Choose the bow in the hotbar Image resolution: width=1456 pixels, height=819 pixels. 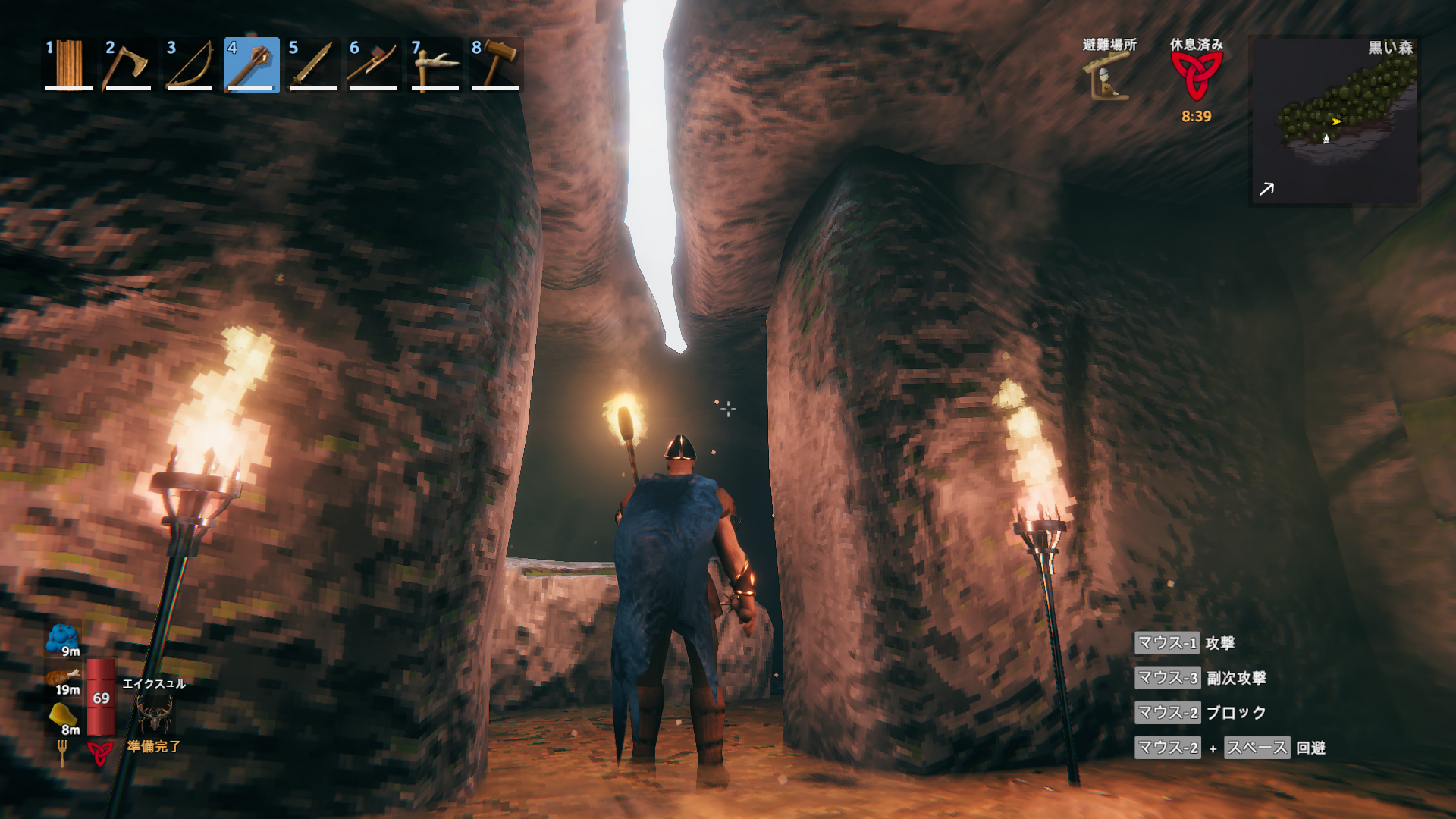coord(190,64)
